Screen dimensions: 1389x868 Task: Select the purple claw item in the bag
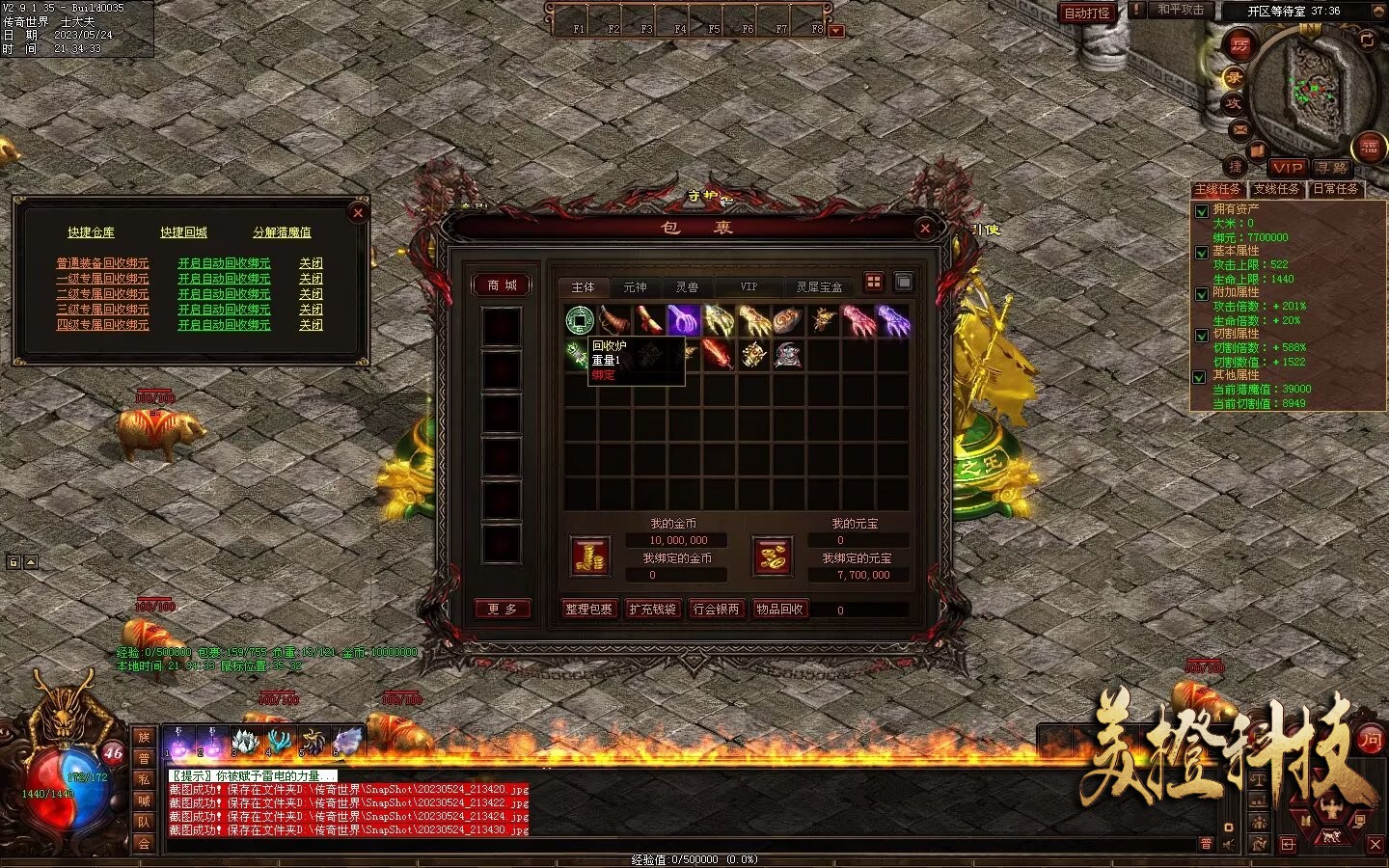[683, 319]
